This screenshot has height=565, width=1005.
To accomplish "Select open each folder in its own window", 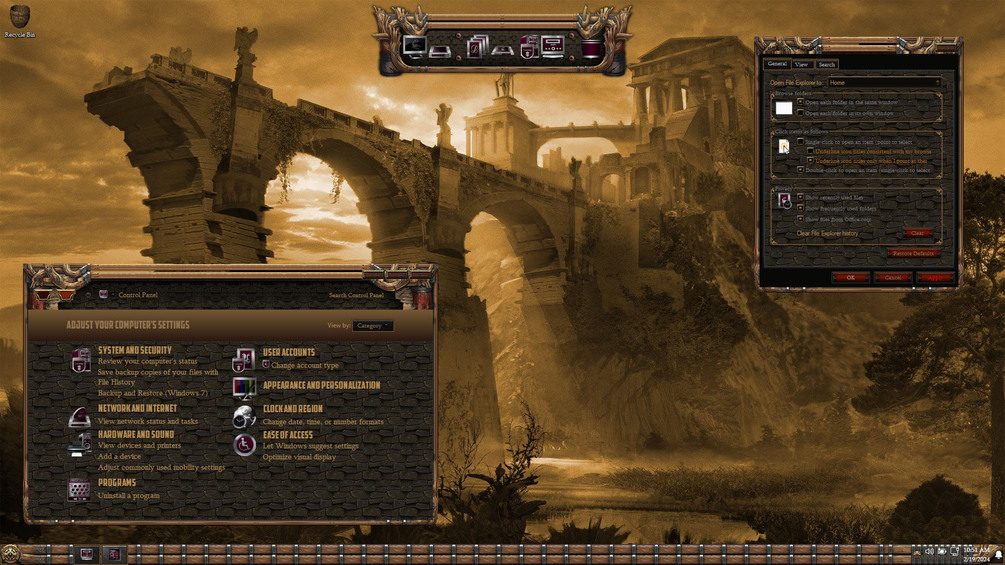I will coord(800,113).
